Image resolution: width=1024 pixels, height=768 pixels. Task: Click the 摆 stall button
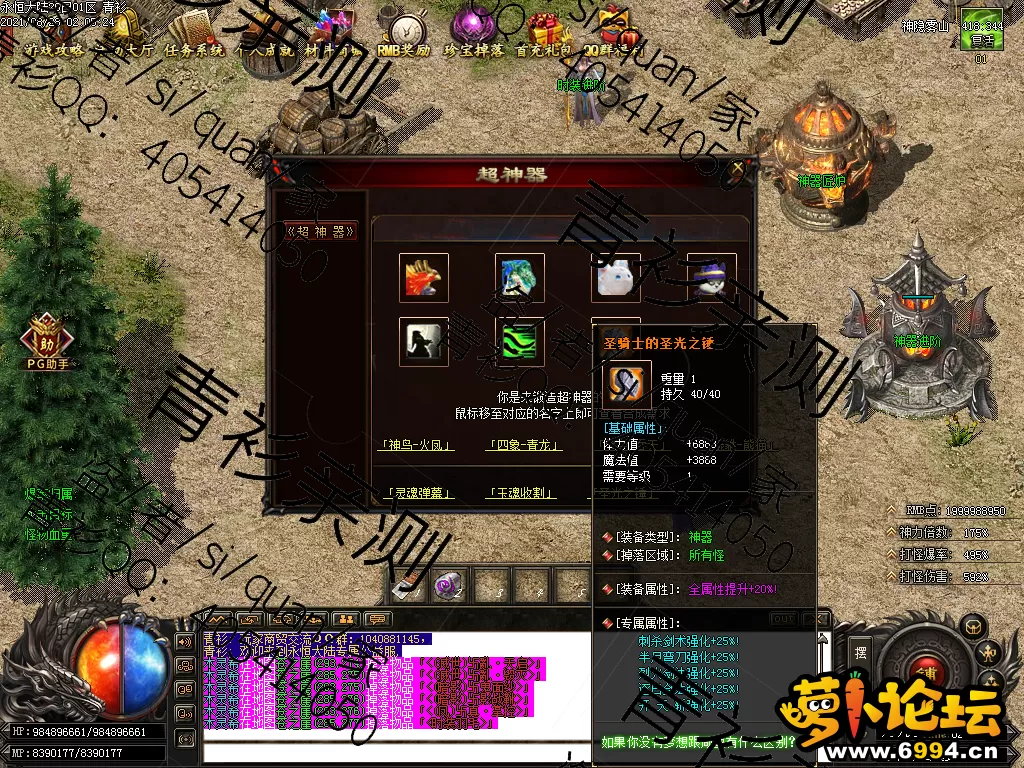[861, 651]
